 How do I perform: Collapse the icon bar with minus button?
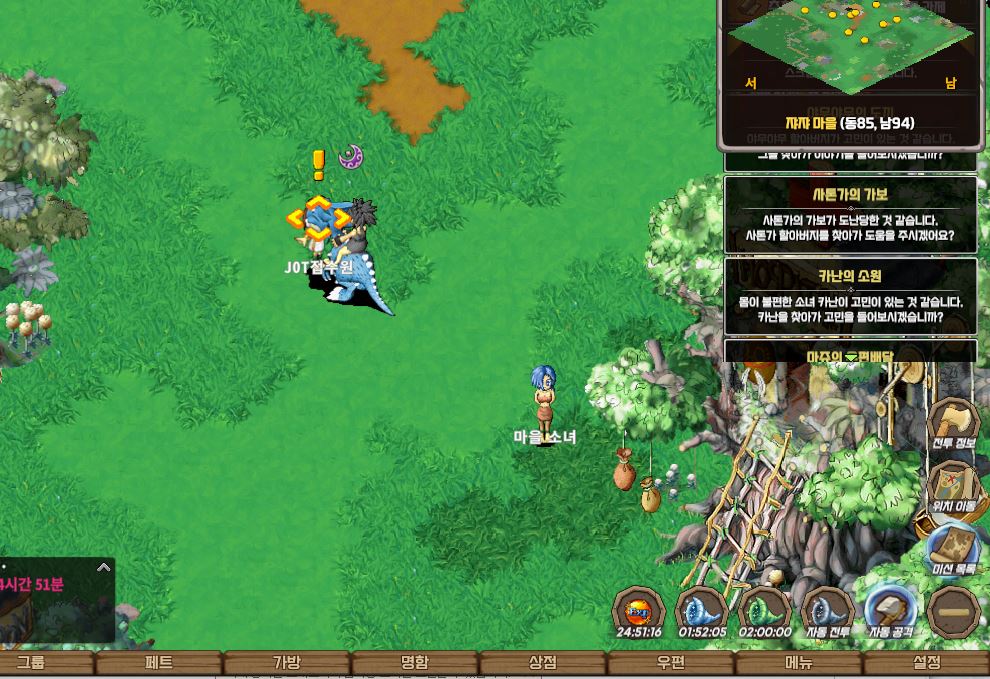pyautogui.click(x=952, y=611)
